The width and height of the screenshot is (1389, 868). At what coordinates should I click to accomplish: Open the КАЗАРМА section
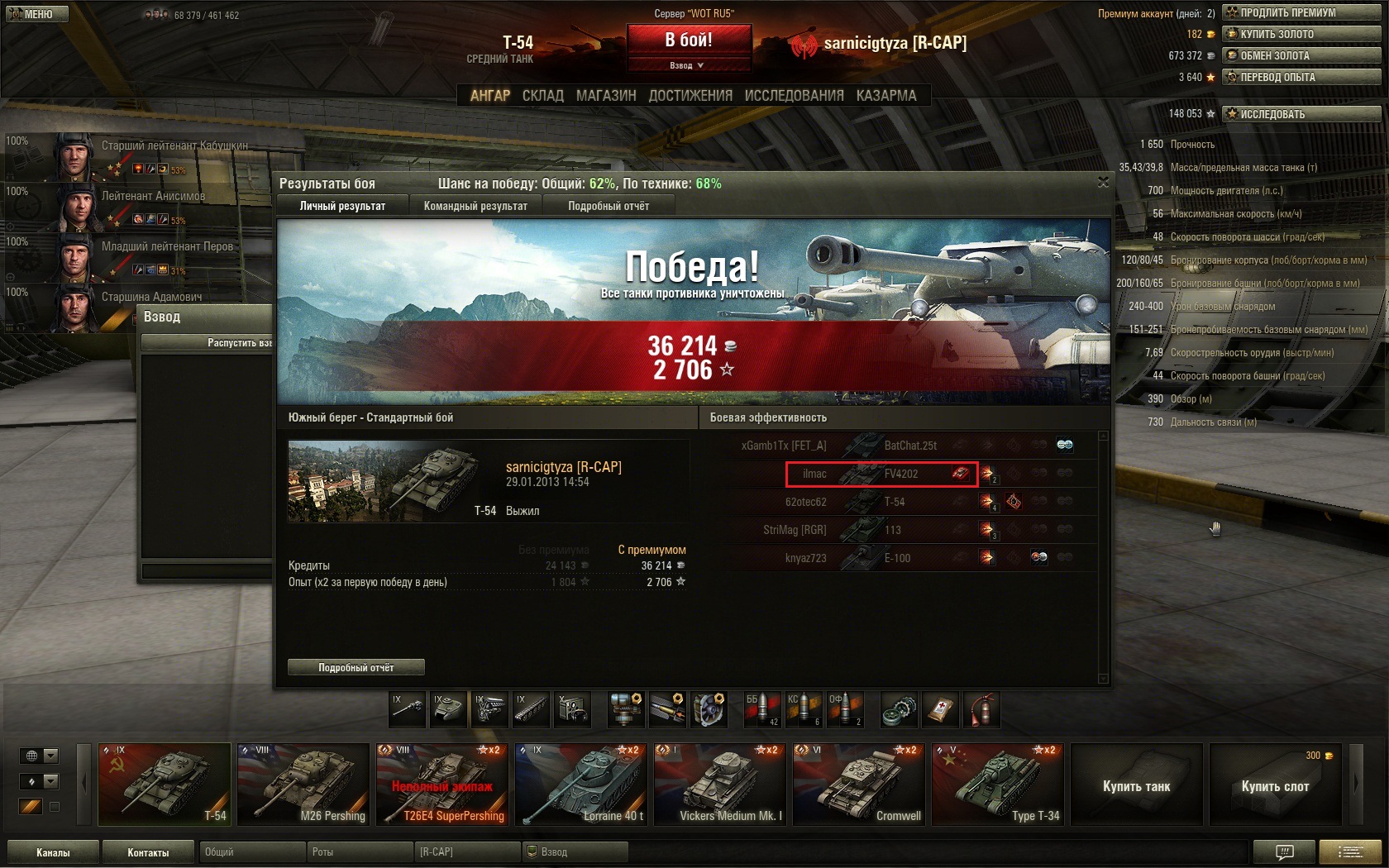coord(886,96)
